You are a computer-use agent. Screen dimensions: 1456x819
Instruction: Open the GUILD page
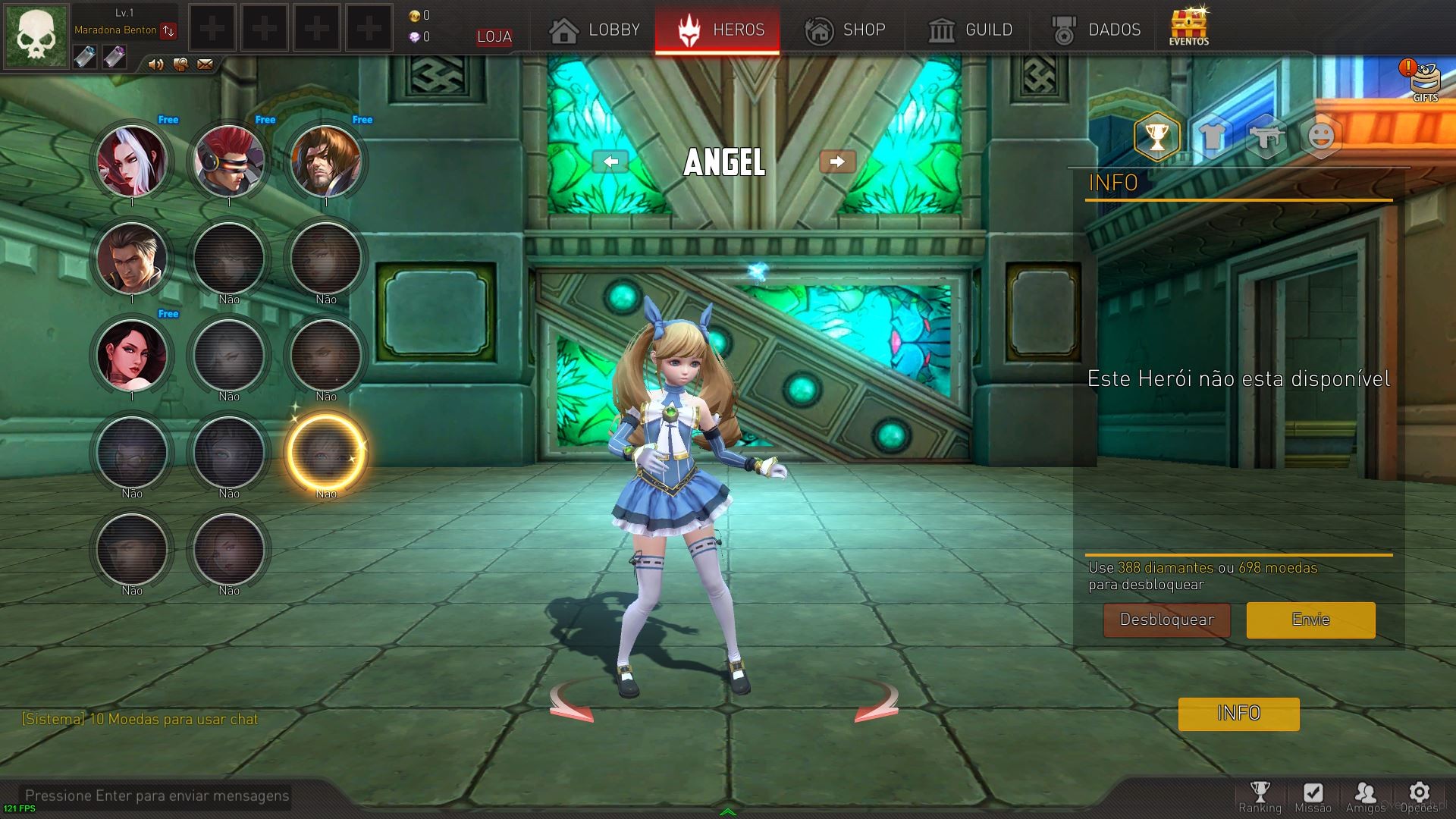(x=970, y=30)
